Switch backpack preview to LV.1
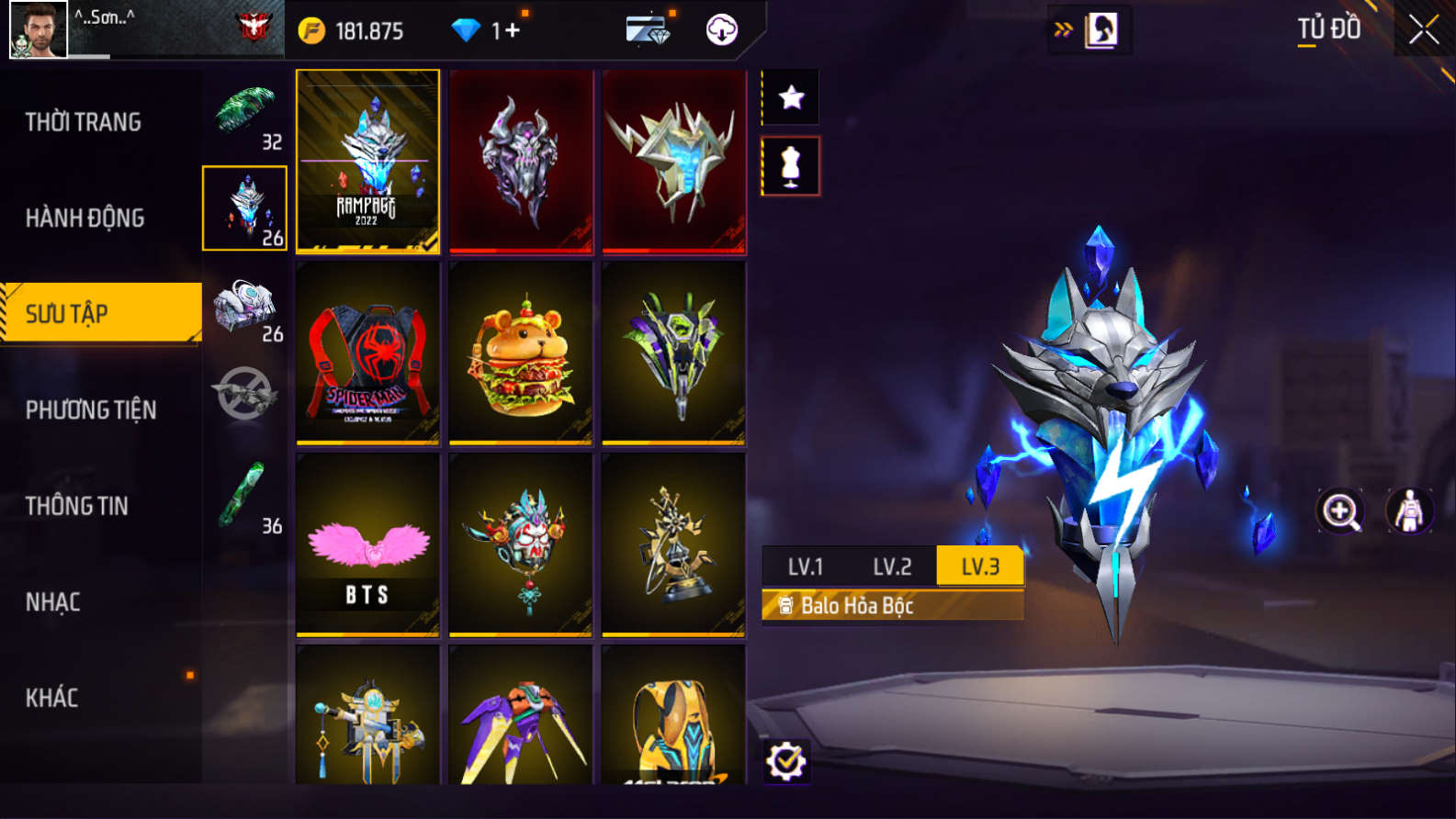This screenshot has width=1456, height=819. (x=805, y=567)
